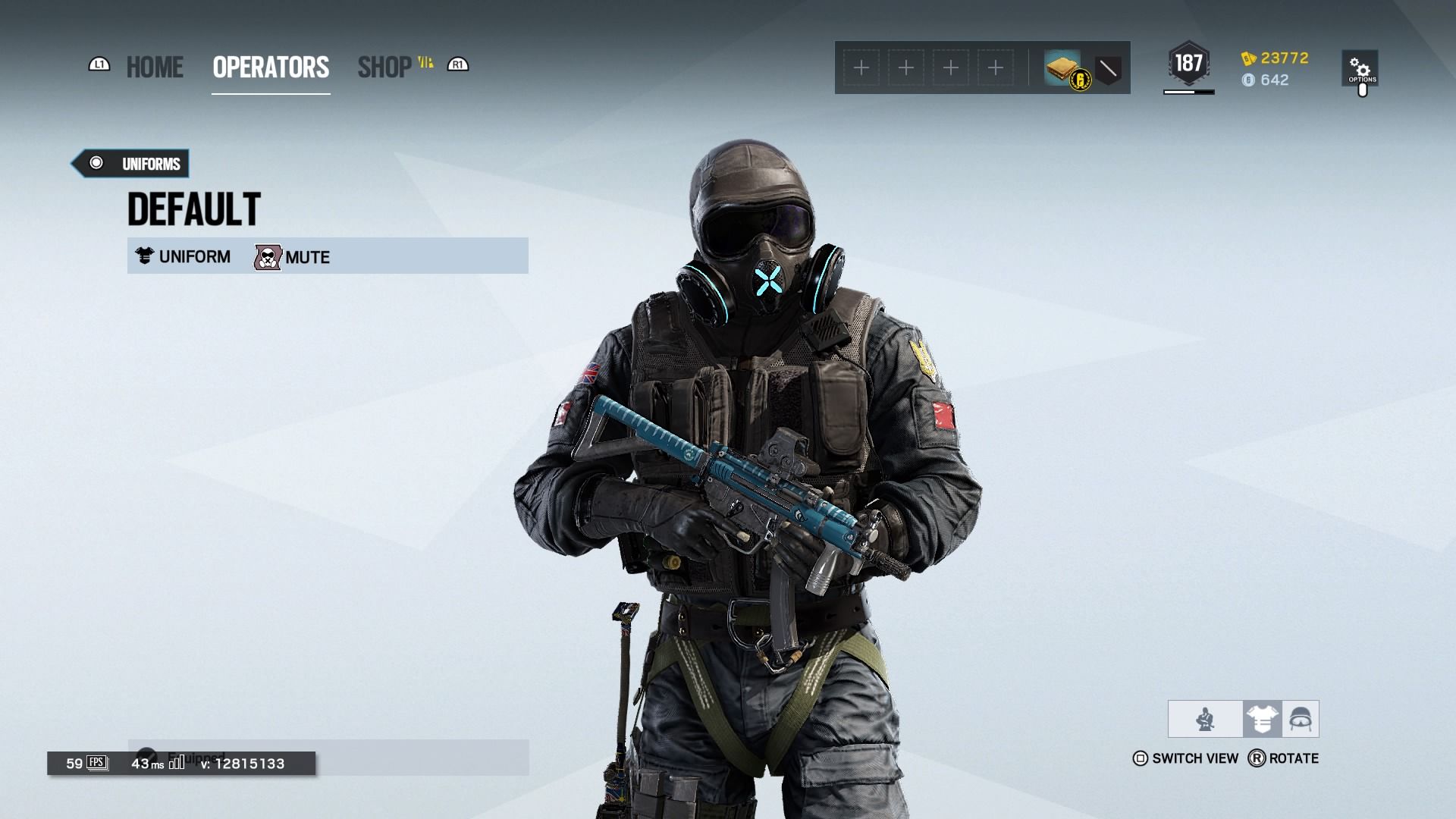The width and height of the screenshot is (1456, 819).
Task: Click the dark shield charm icon
Action: (x=1106, y=68)
